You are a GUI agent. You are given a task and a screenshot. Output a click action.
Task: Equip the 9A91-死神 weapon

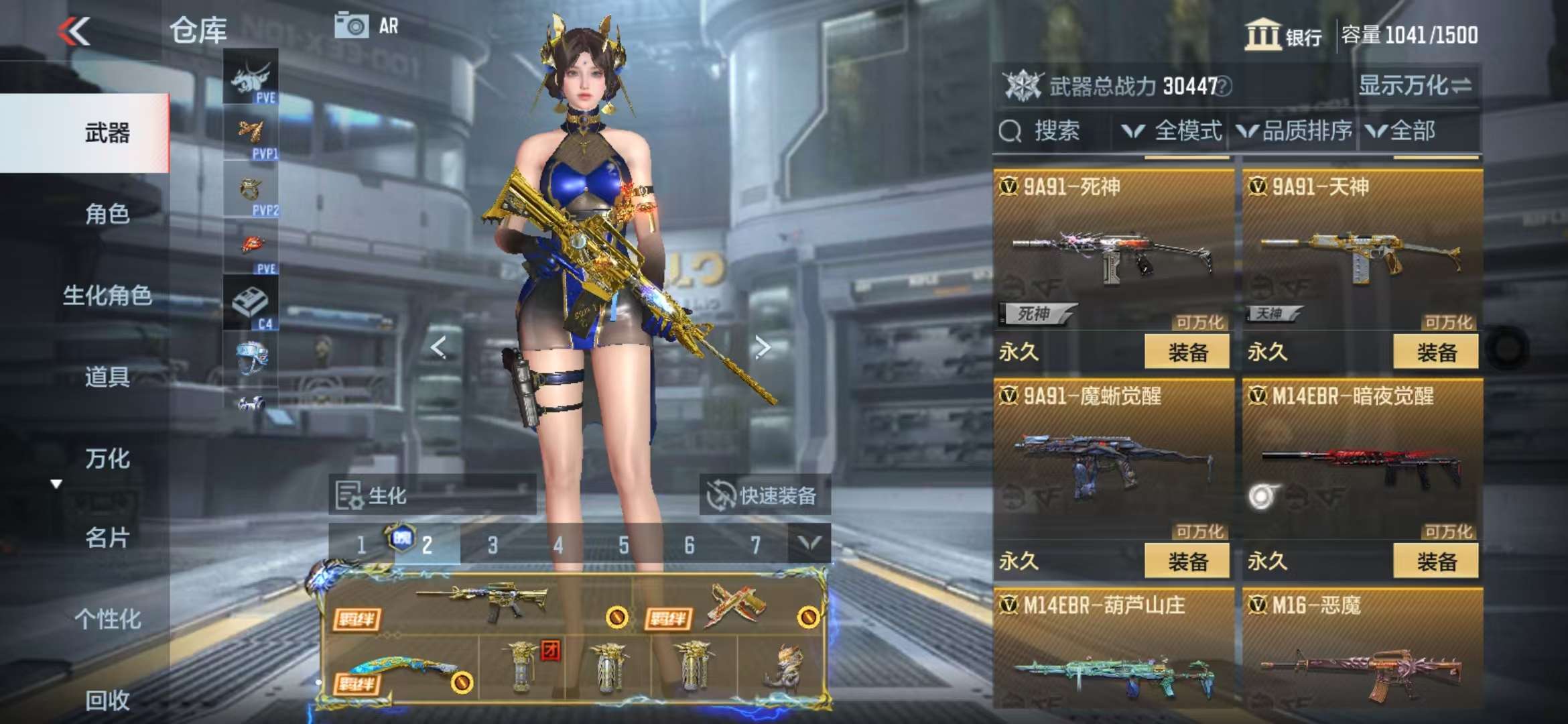click(x=1187, y=352)
